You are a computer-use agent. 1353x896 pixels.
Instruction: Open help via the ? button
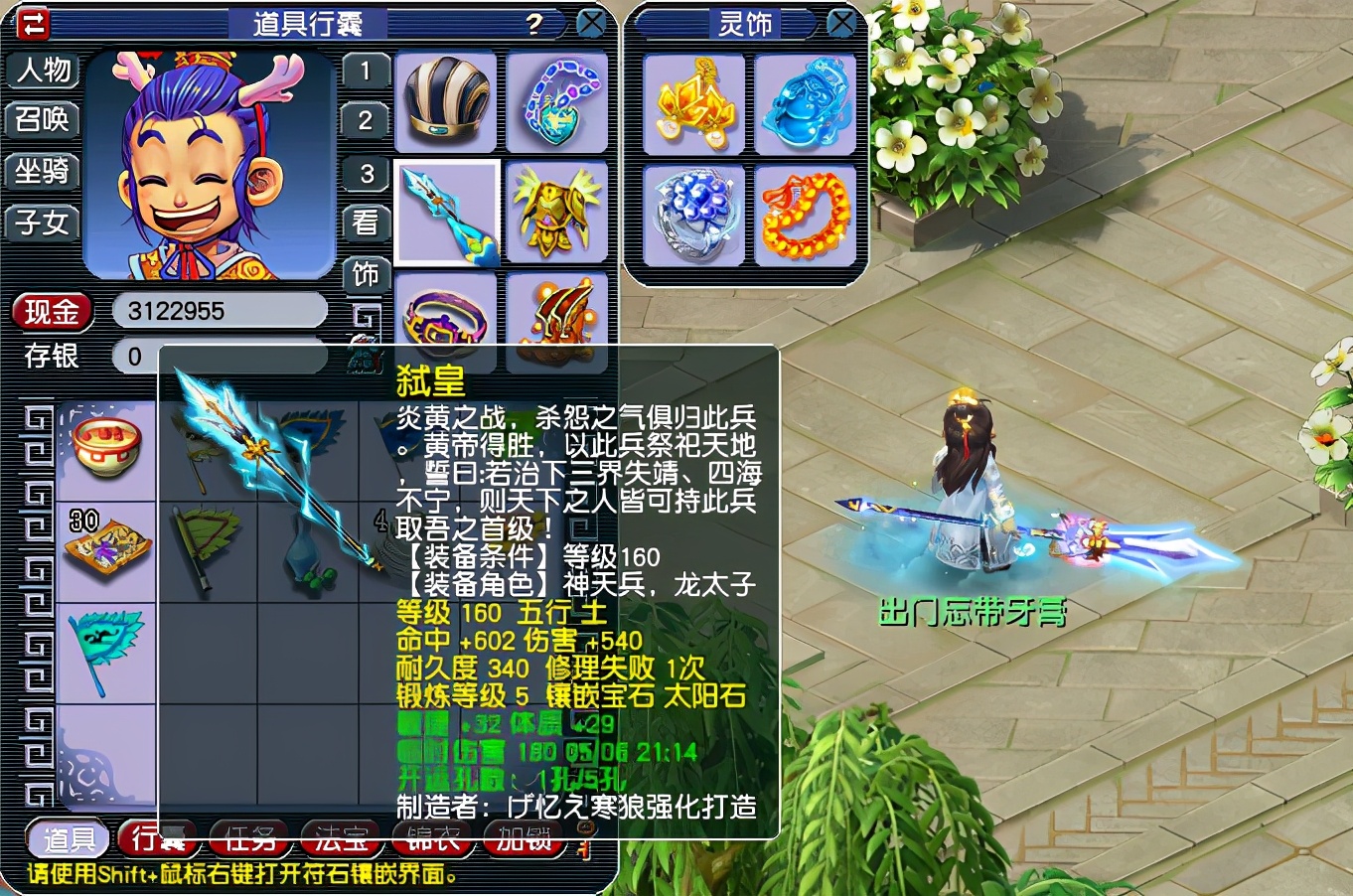pos(534,22)
